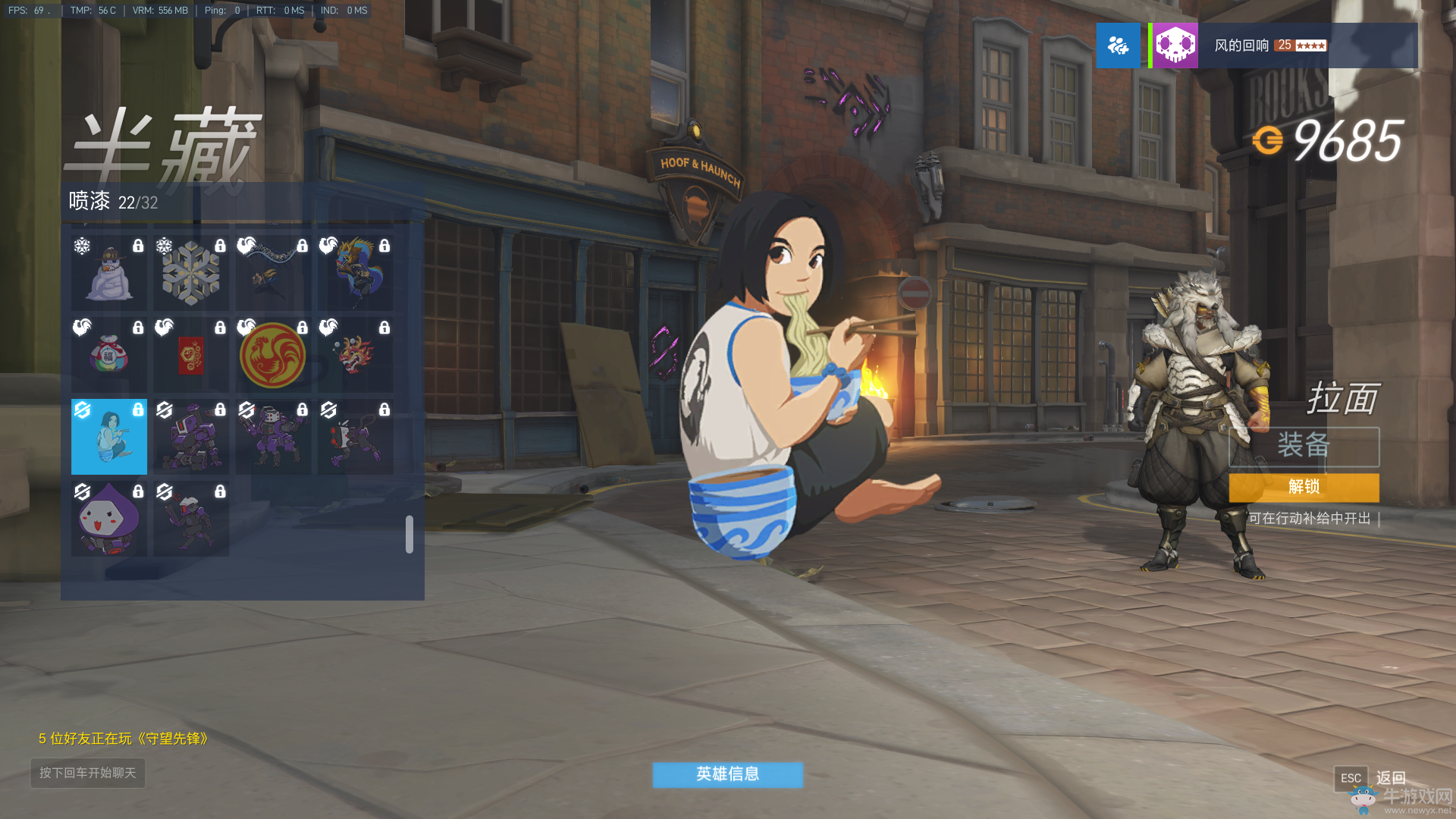Choose the snowflake emblem spray
This screenshot has height=819, width=1456.
coord(191,273)
